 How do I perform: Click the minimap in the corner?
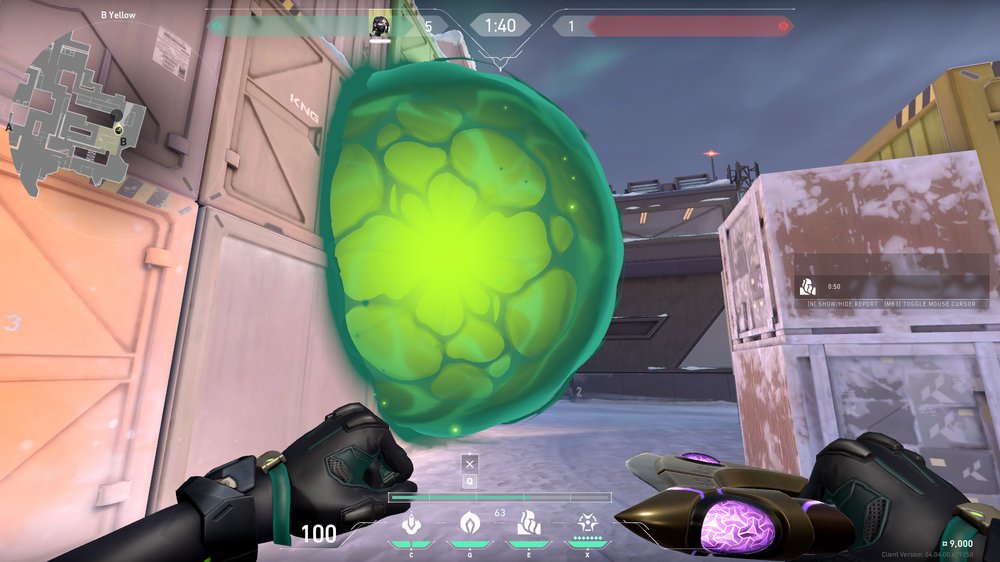(x=75, y=110)
